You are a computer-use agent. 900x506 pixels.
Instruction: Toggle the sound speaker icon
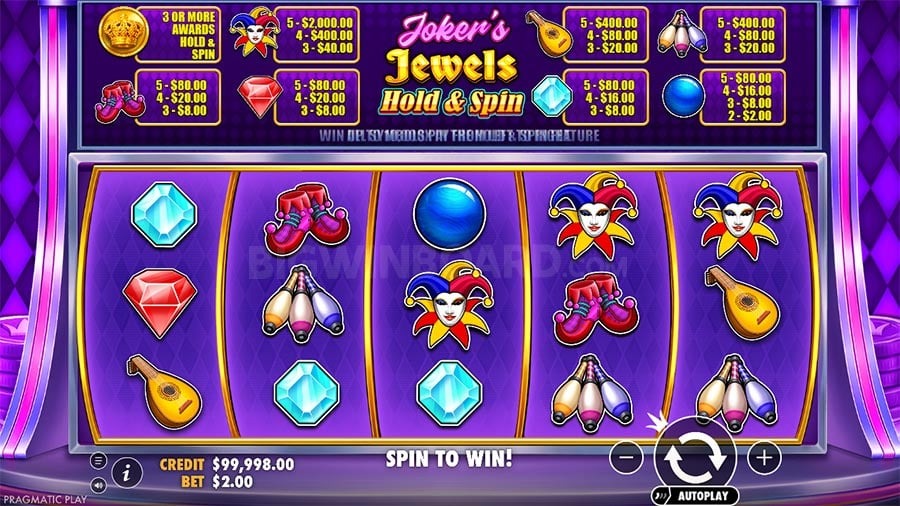[99, 485]
